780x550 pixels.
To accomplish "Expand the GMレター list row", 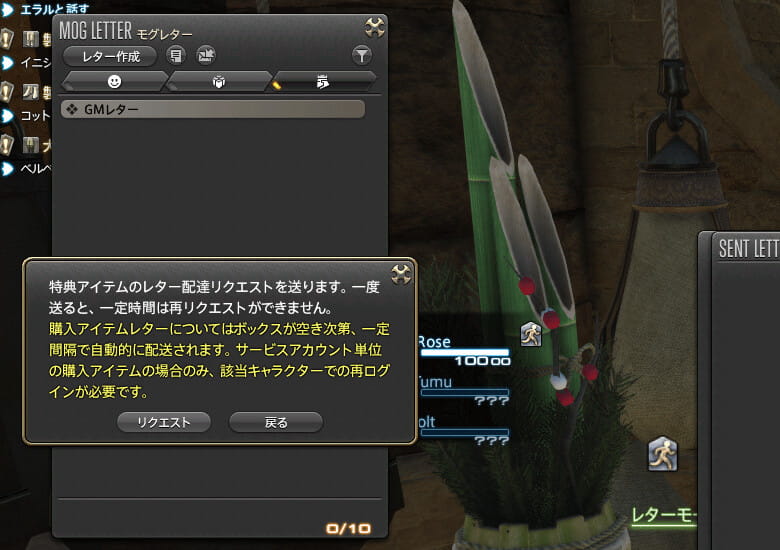I will coord(212,109).
